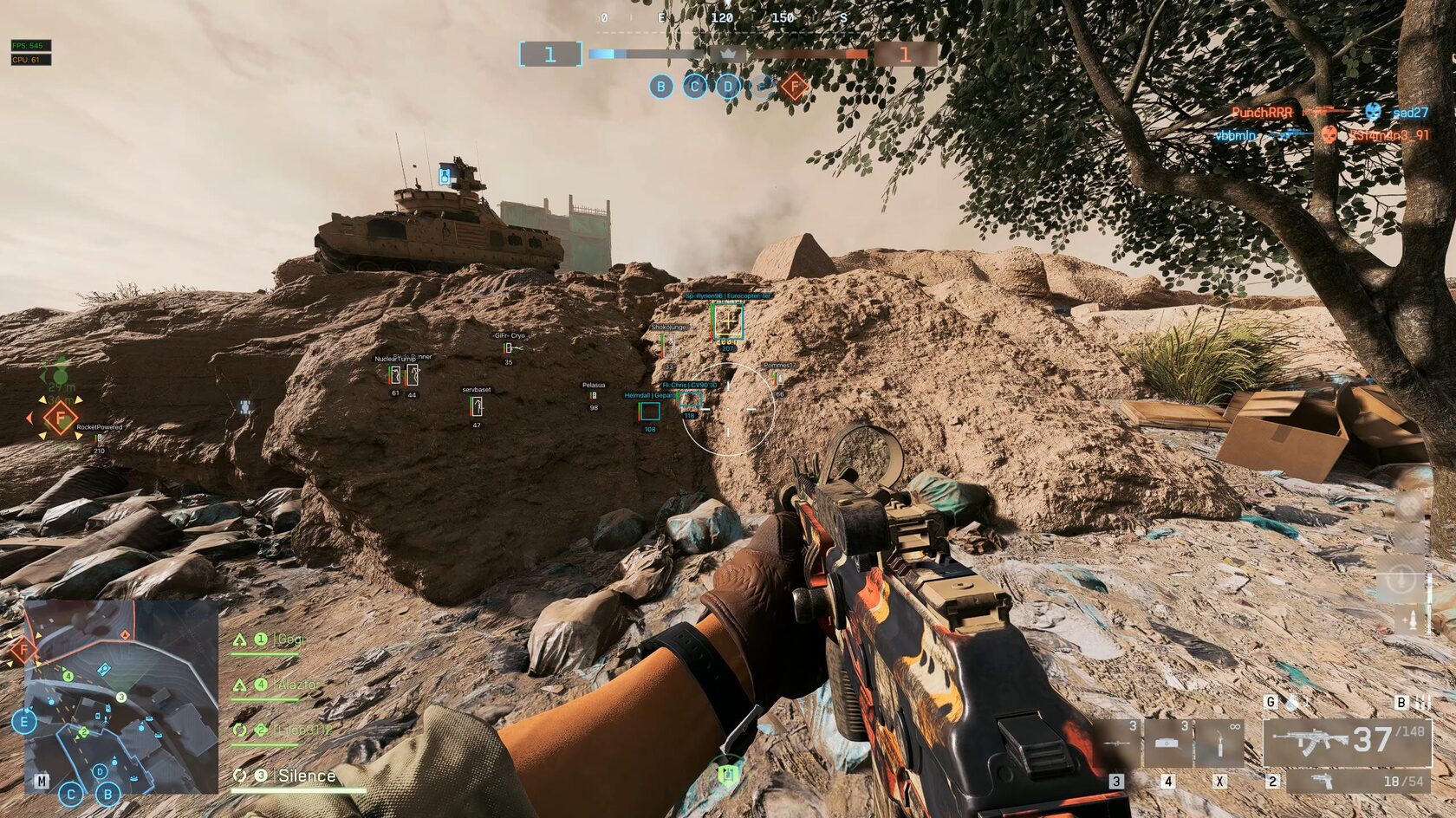Screen dimensions: 1456x818
Task: Click the ammo type bullets icon beside B
Action: tap(1422, 703)
